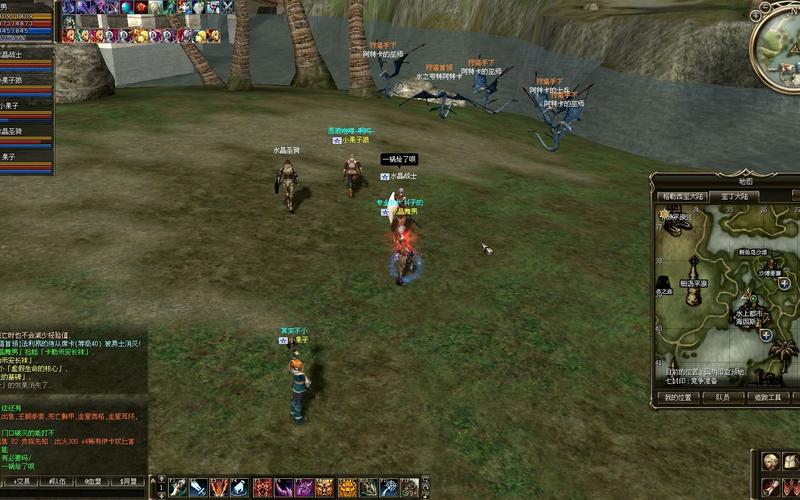Click the crossed swords buff icon
The height and width of the screenshot is (500, 800).
pyautogui.click(x=227, y=7)
